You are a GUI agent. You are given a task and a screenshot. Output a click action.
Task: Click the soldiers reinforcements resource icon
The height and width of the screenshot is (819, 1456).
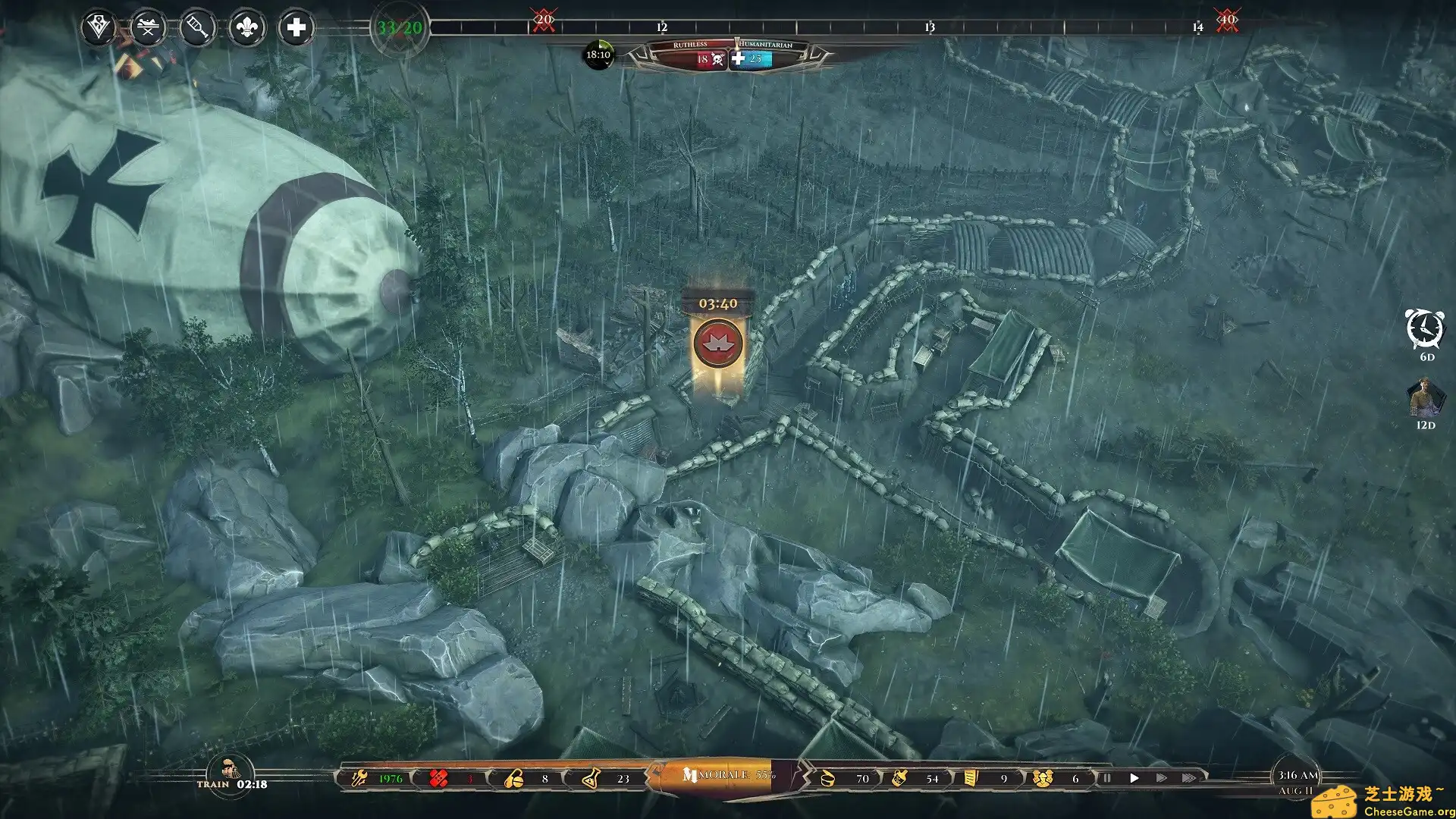click(x=1042, y=779)
